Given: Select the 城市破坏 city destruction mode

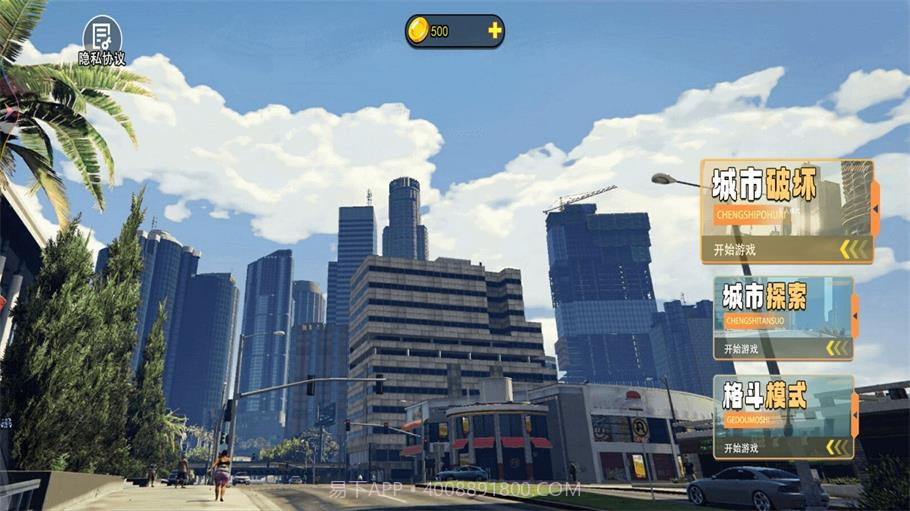Looking at the screenshot, I should 787,211.
